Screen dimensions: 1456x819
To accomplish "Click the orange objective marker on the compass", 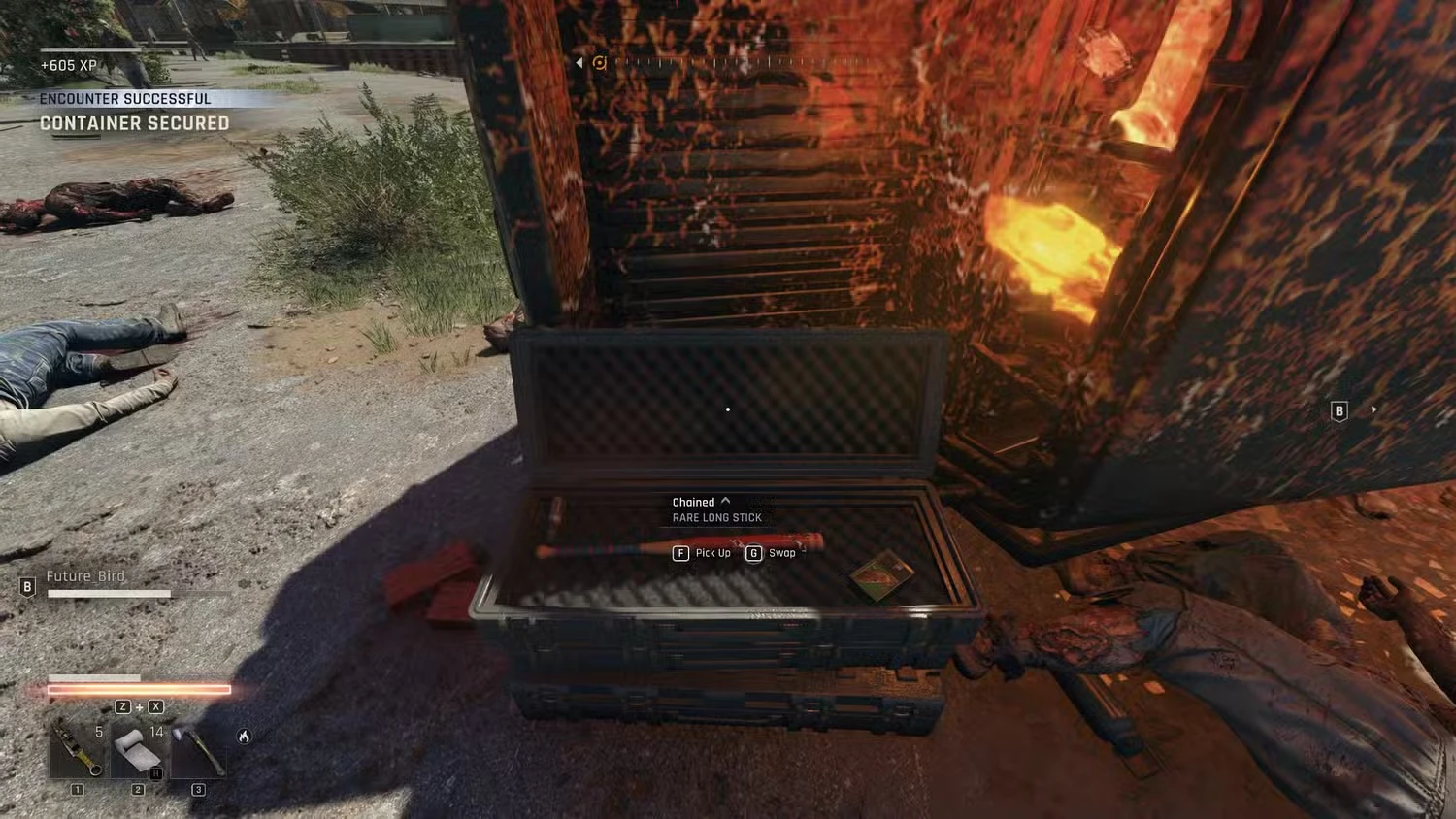I will 600,63.
